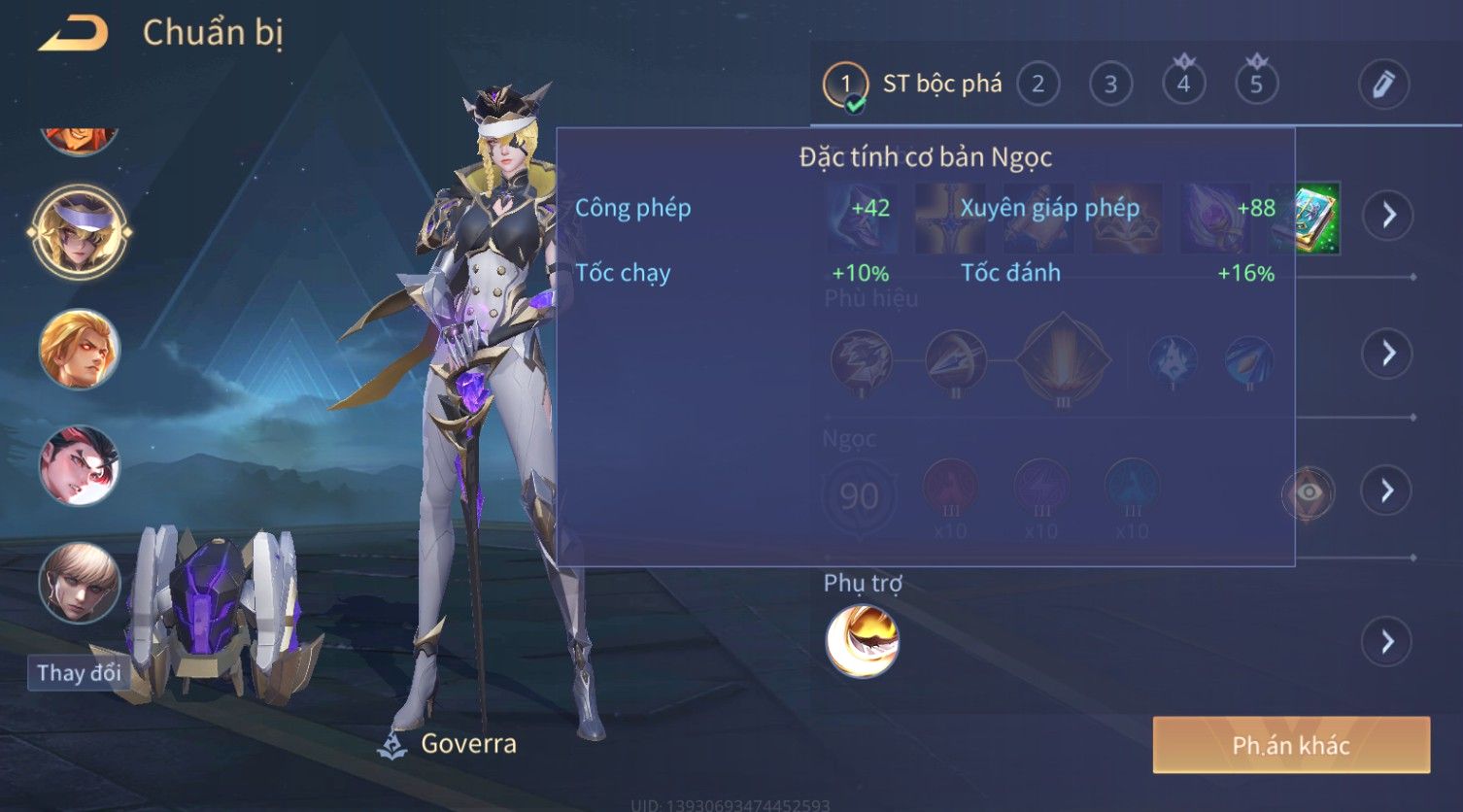Click the Phản khác button
The width and height of the screenshot is (1463, 812).
click(x=1291, y=745)
